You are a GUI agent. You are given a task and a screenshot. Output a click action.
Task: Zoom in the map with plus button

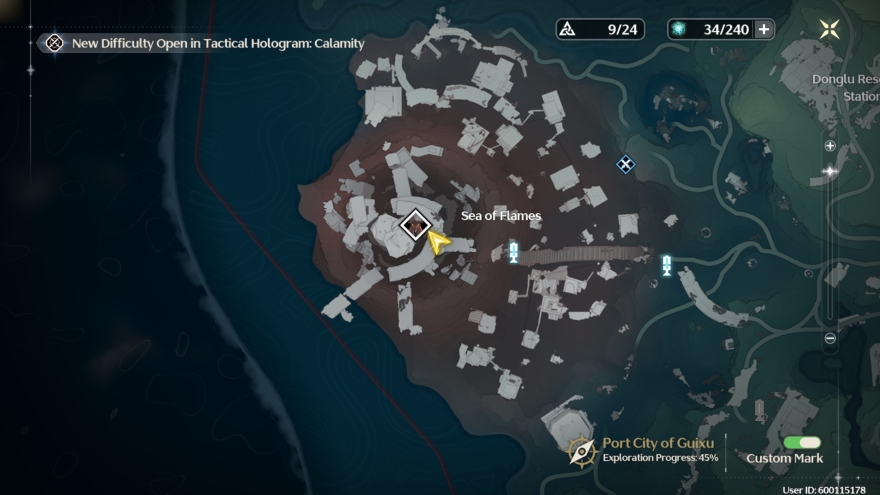click(830, 146)
